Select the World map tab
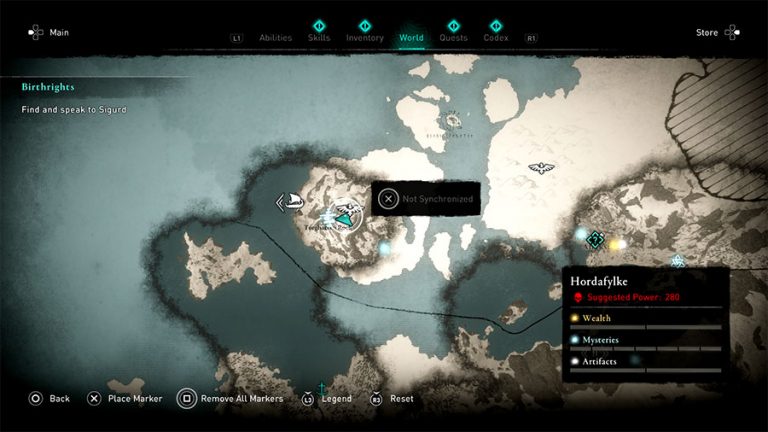This screenshot has height=432, width=768. [x=411, y=38]
